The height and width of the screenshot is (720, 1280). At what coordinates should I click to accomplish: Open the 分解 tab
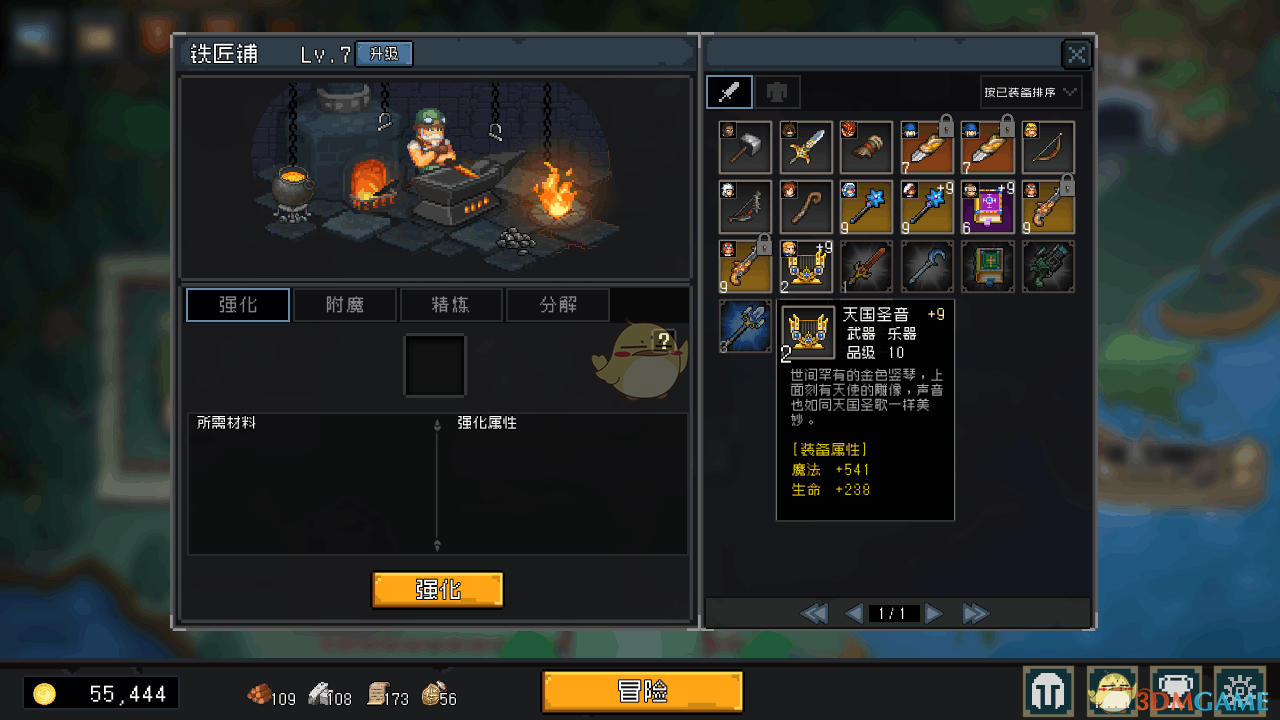click(x=557, y=304)
